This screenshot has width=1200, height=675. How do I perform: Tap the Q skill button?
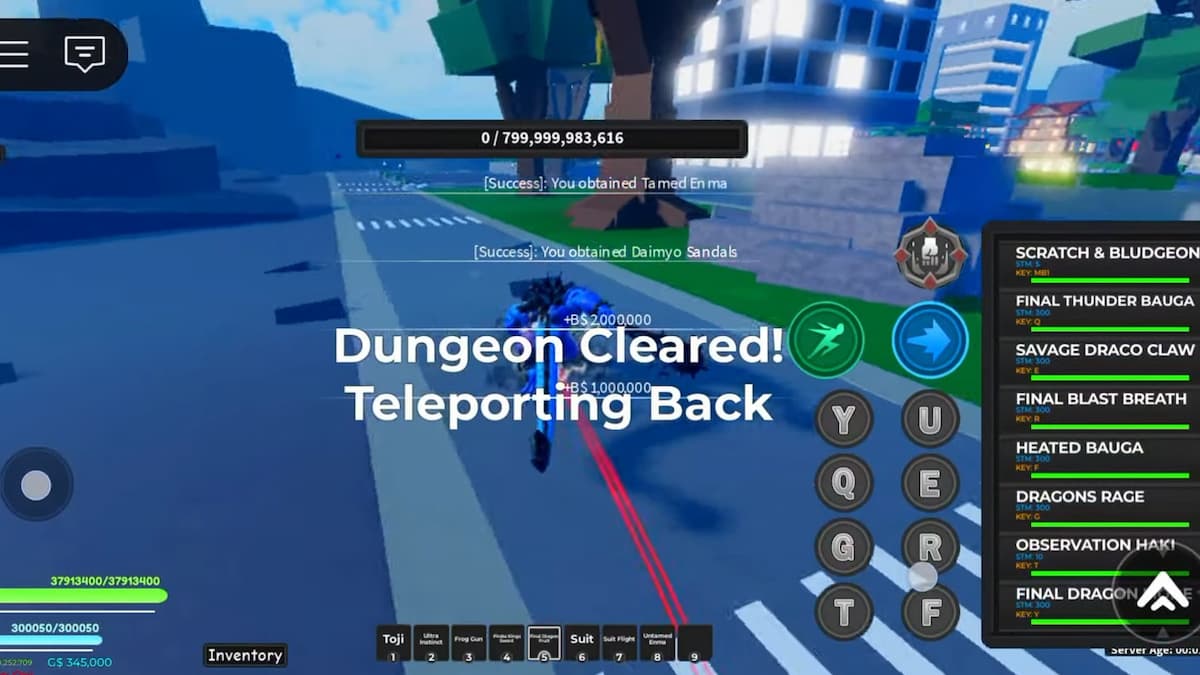(845, 484)
